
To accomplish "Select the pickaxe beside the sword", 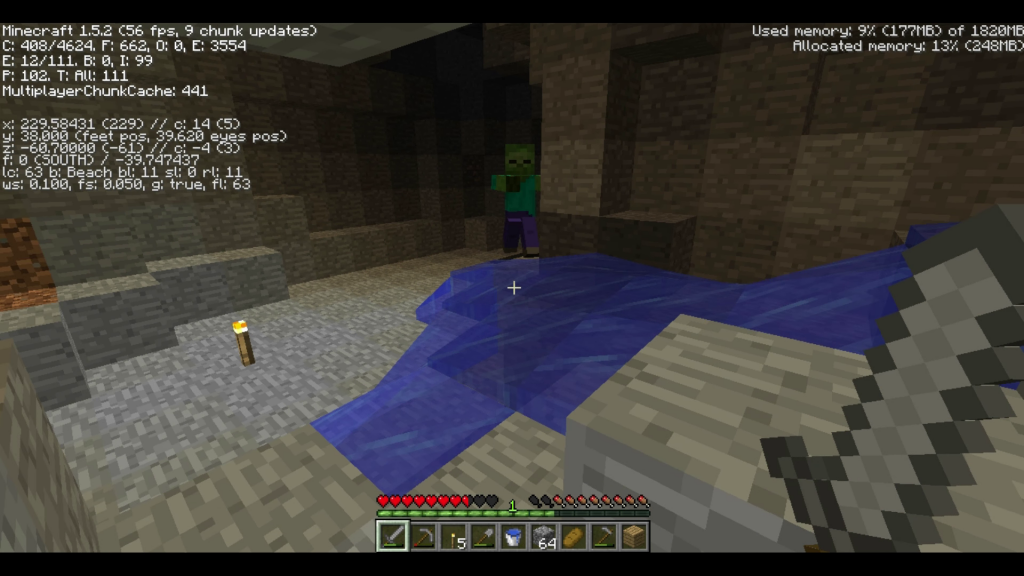I will pyautogui.click(x=422, y=537).
